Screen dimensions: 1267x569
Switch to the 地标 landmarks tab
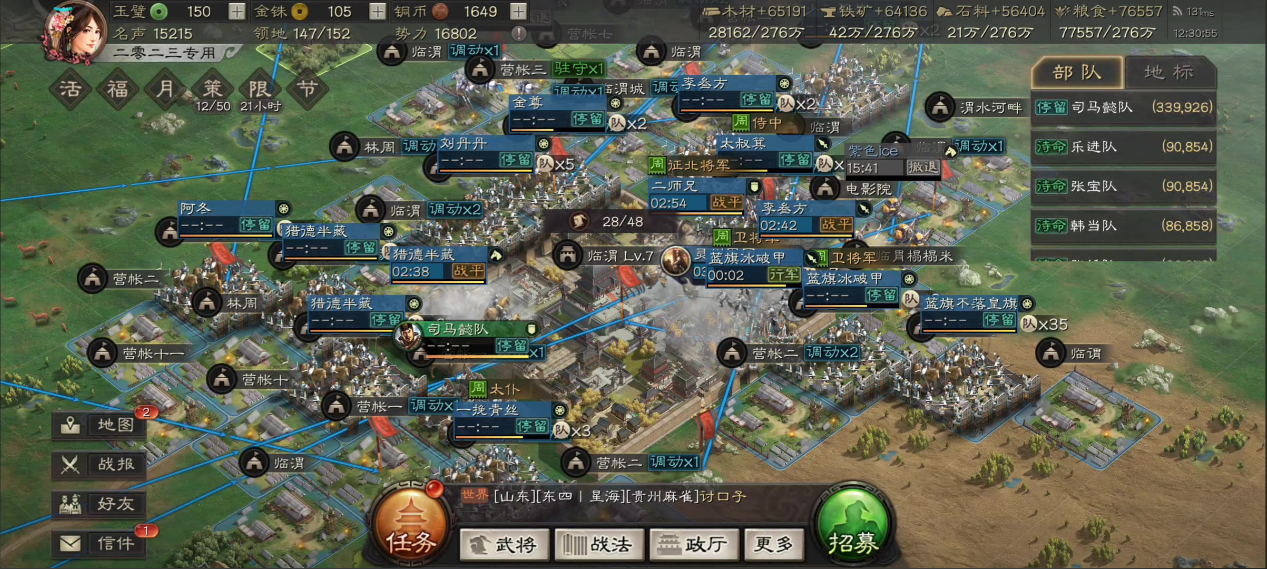pyautogui.click(x=1168, y=72)
